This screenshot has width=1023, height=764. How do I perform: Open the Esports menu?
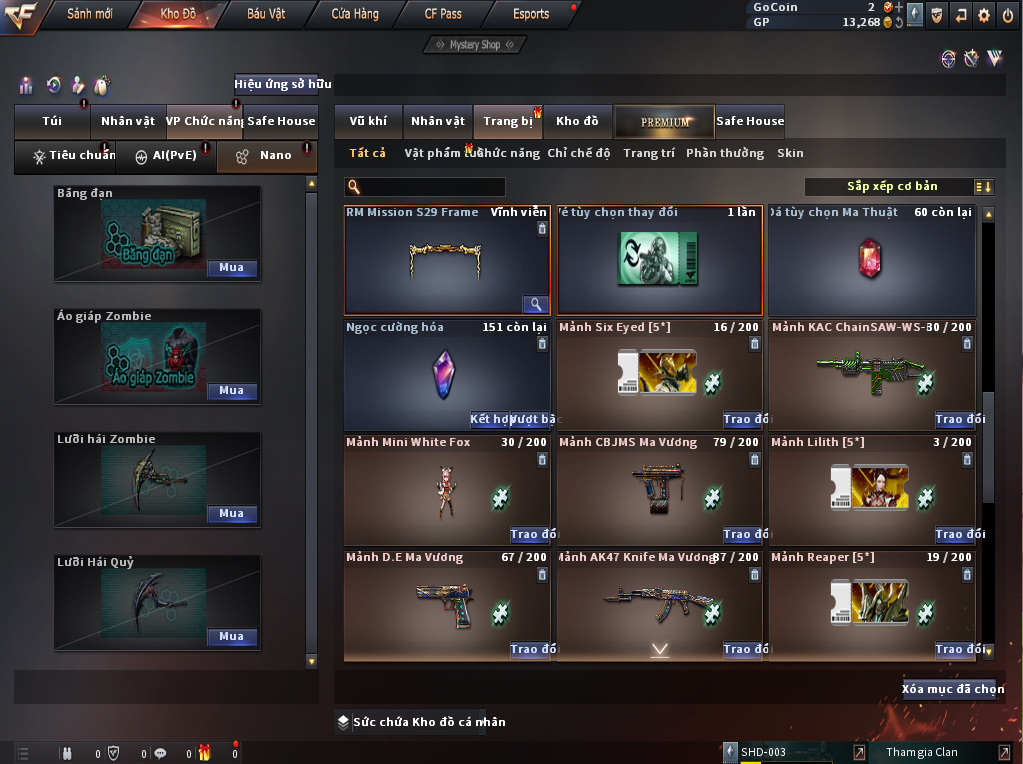pyautogui.click(x=531, y=14)
